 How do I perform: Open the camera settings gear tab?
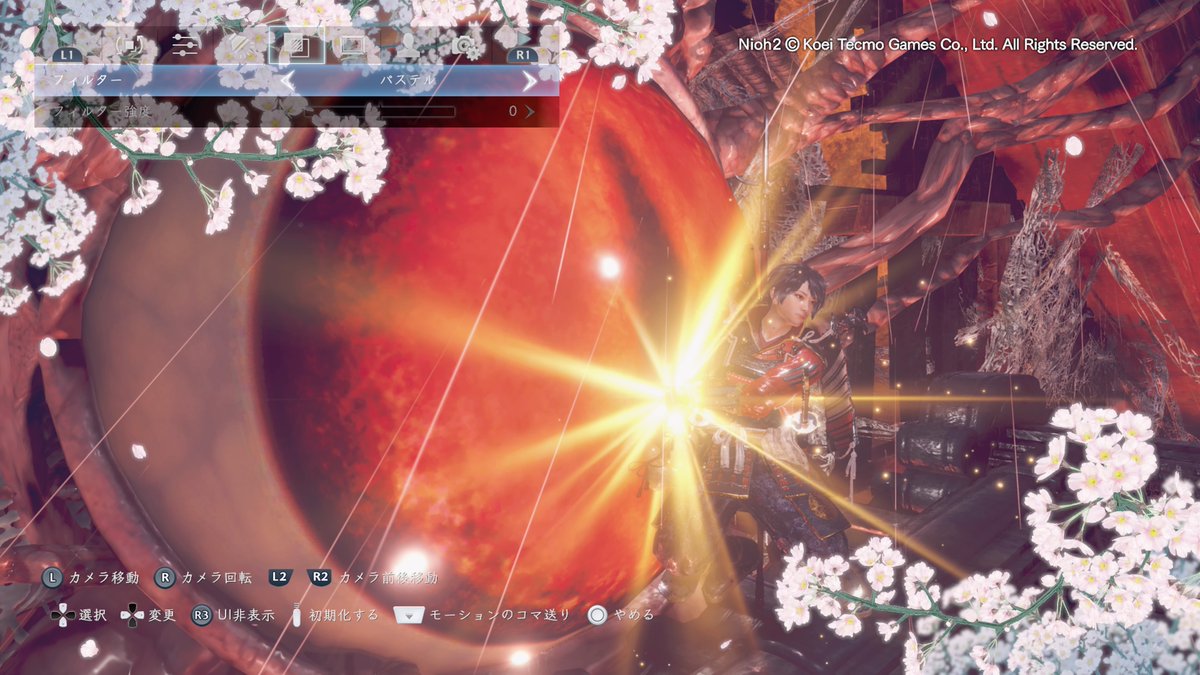[462, 45]
